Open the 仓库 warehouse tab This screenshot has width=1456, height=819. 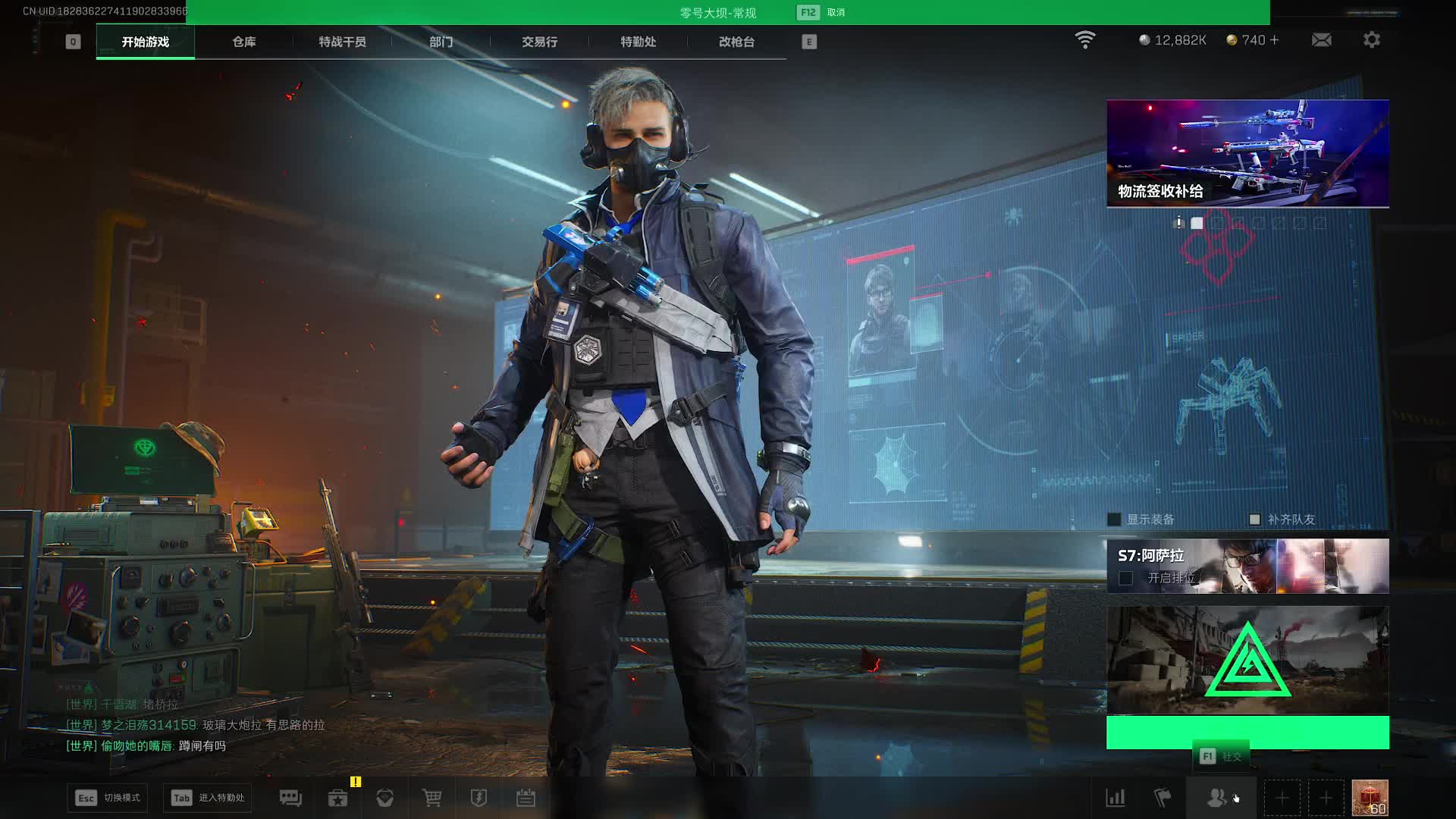click(243, 42)
